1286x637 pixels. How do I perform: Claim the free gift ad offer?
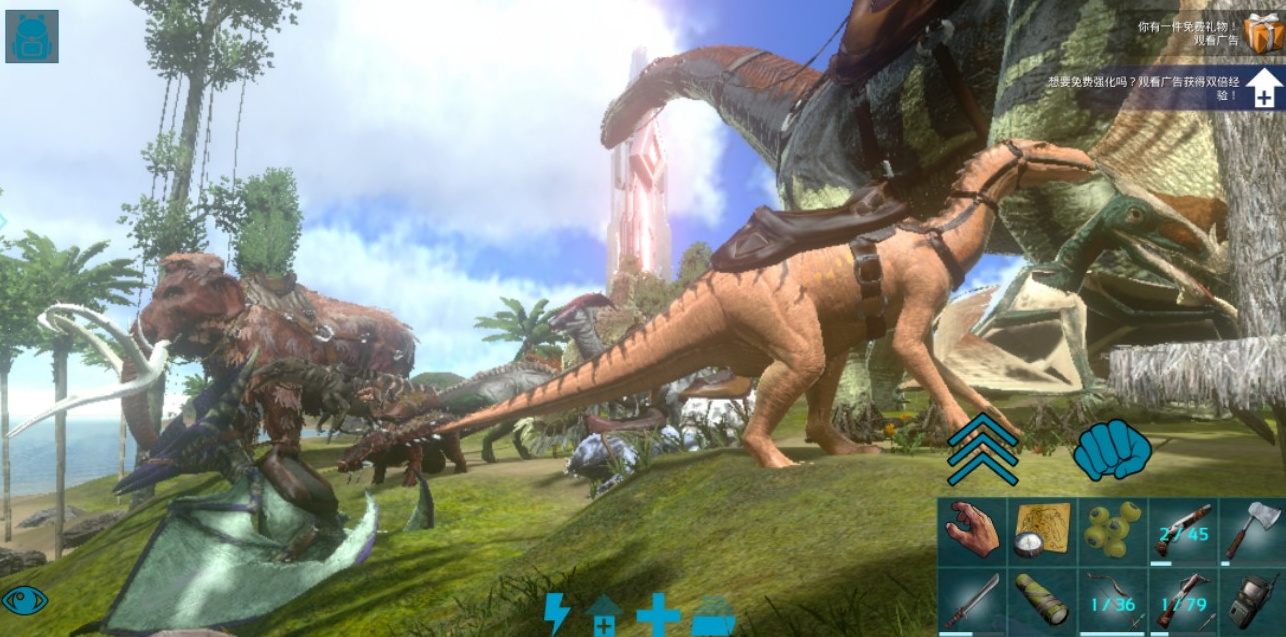pyautogui.click(x=1263, y=34)
